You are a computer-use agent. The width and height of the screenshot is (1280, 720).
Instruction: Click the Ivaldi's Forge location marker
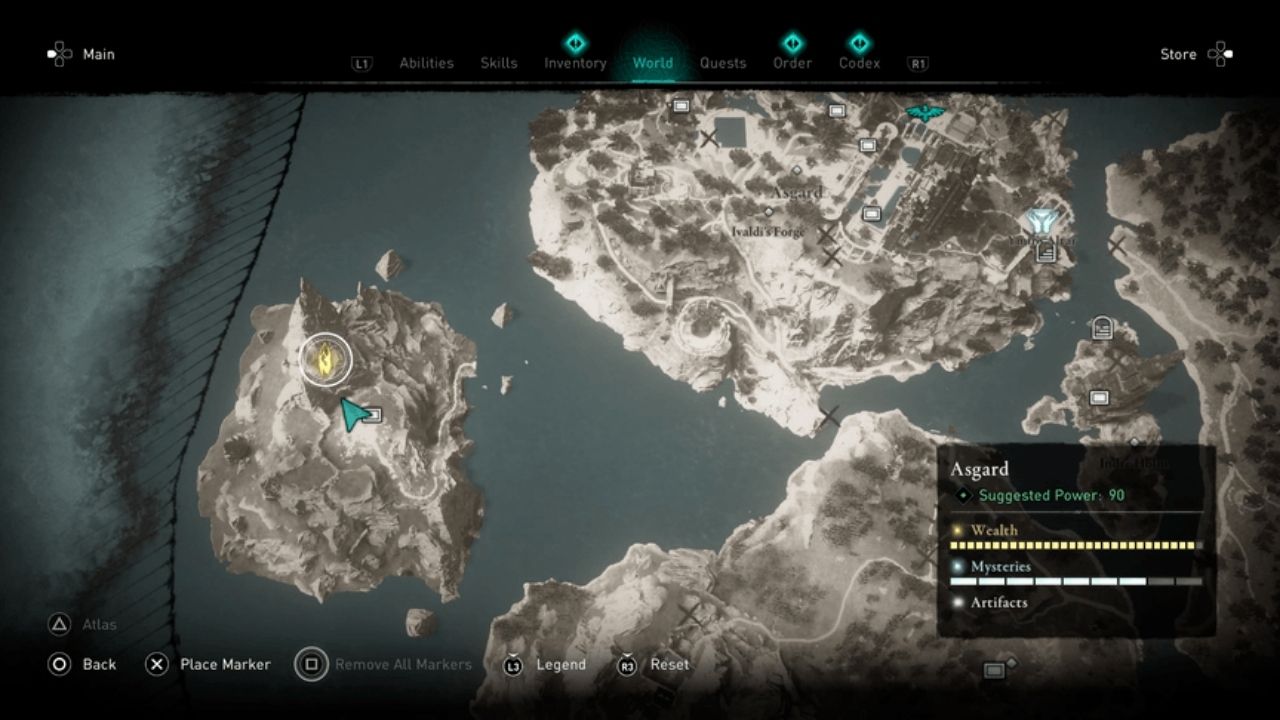click(x=768, y=212)
